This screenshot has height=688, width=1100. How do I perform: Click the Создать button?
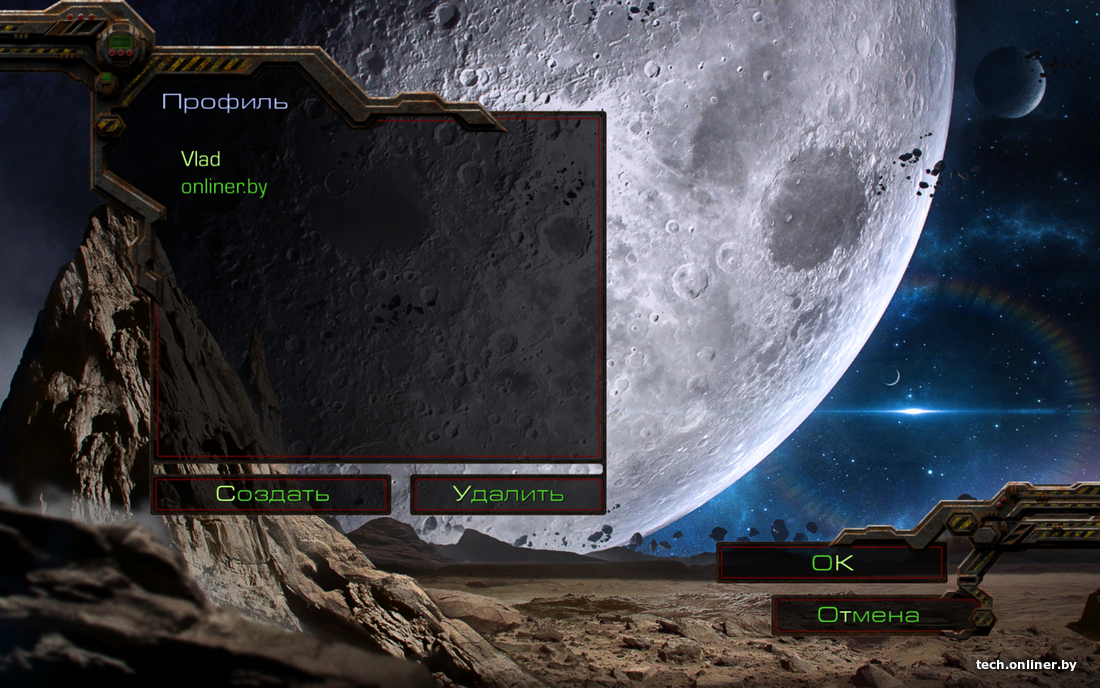point(272,494)
